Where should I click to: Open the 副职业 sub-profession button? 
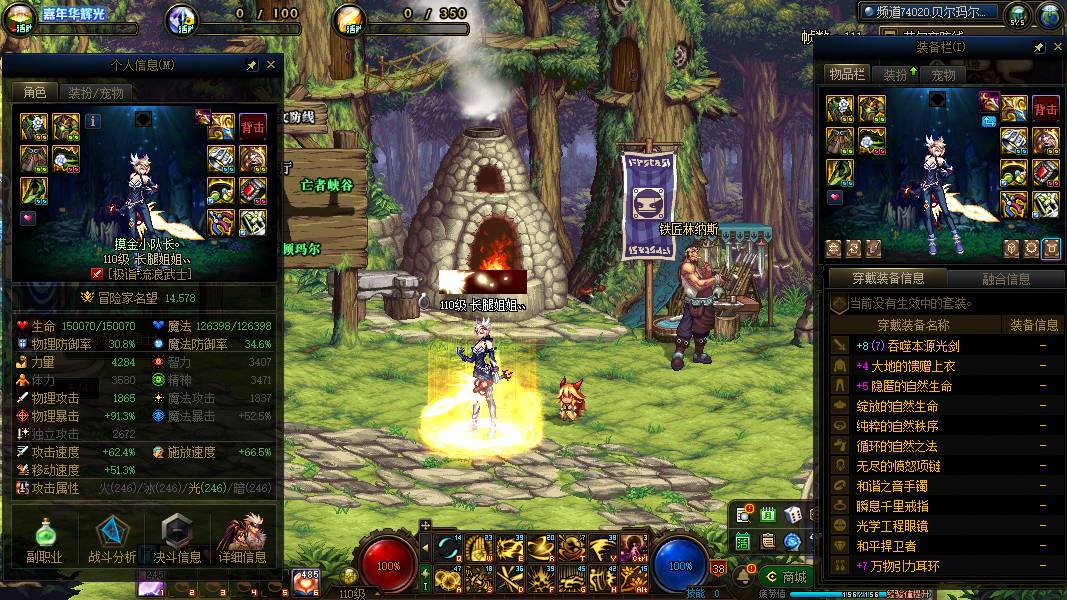click(43, 540)
